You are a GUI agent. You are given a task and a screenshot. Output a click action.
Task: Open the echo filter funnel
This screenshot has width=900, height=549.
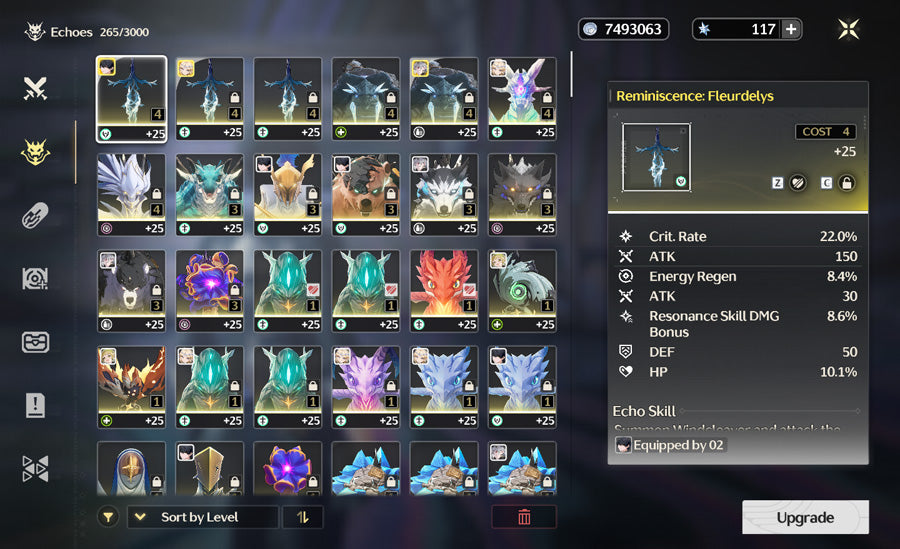107,517
